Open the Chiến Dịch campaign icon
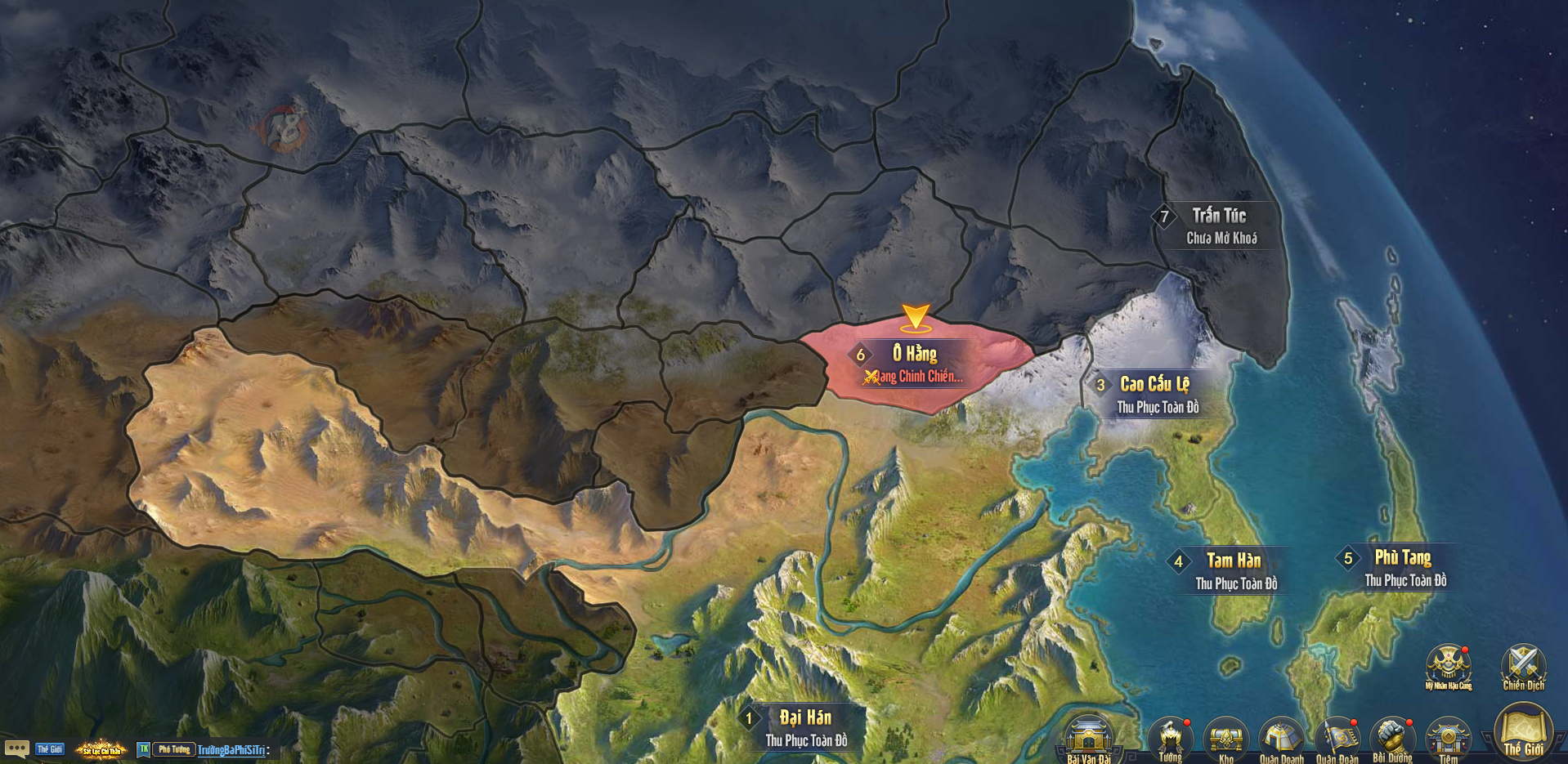The width and height of the screenshot is (1568, 764). point(1523,666)
